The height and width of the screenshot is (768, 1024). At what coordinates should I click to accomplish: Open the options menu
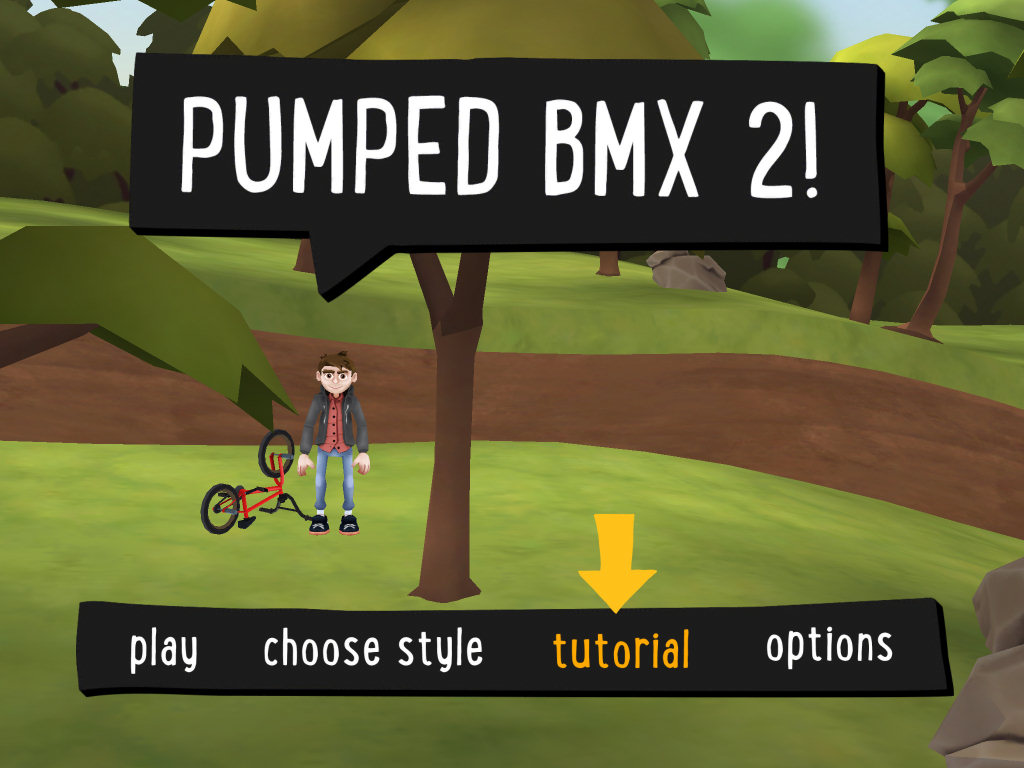(x=829, y=647)
